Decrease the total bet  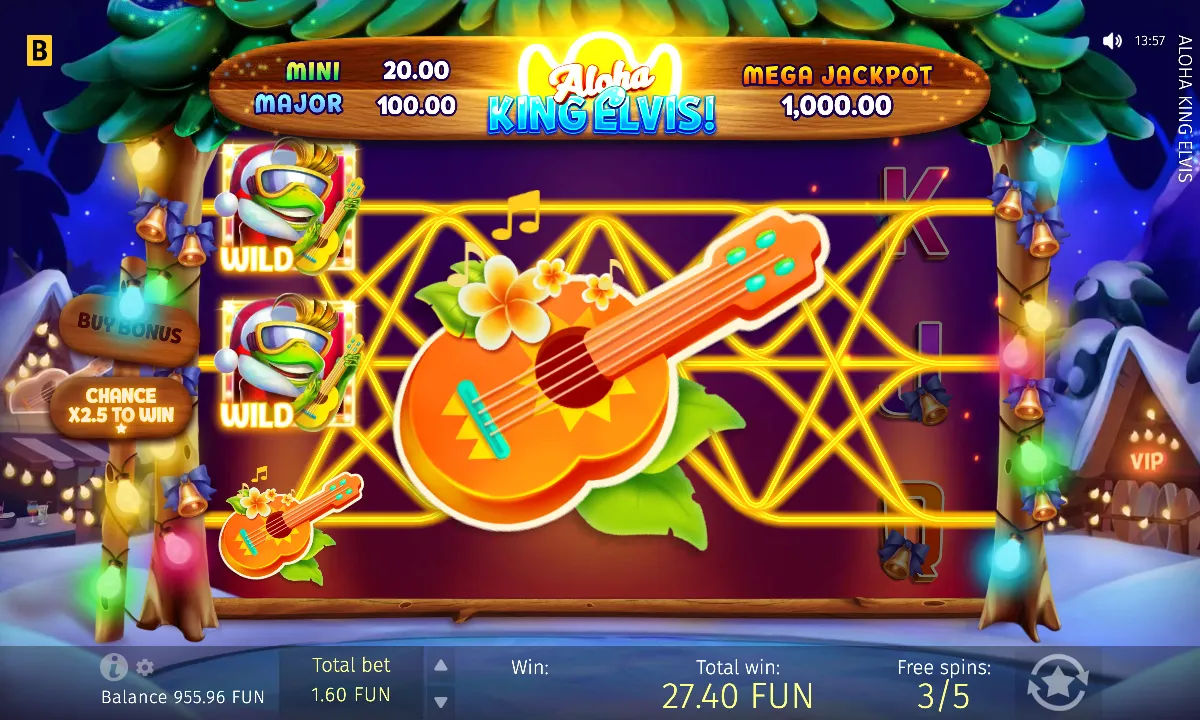440,700
